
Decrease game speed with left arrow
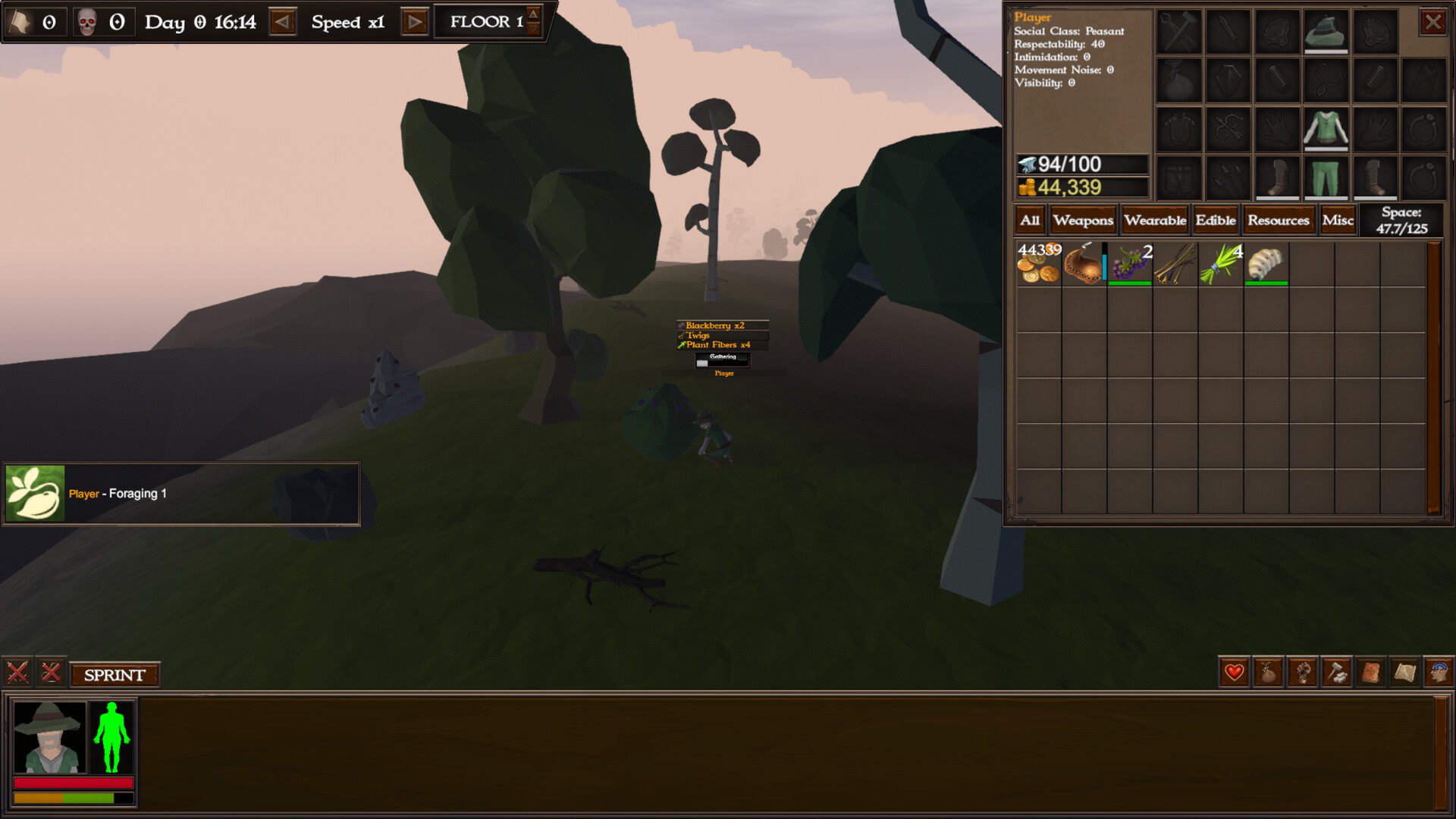coord(284,22)
